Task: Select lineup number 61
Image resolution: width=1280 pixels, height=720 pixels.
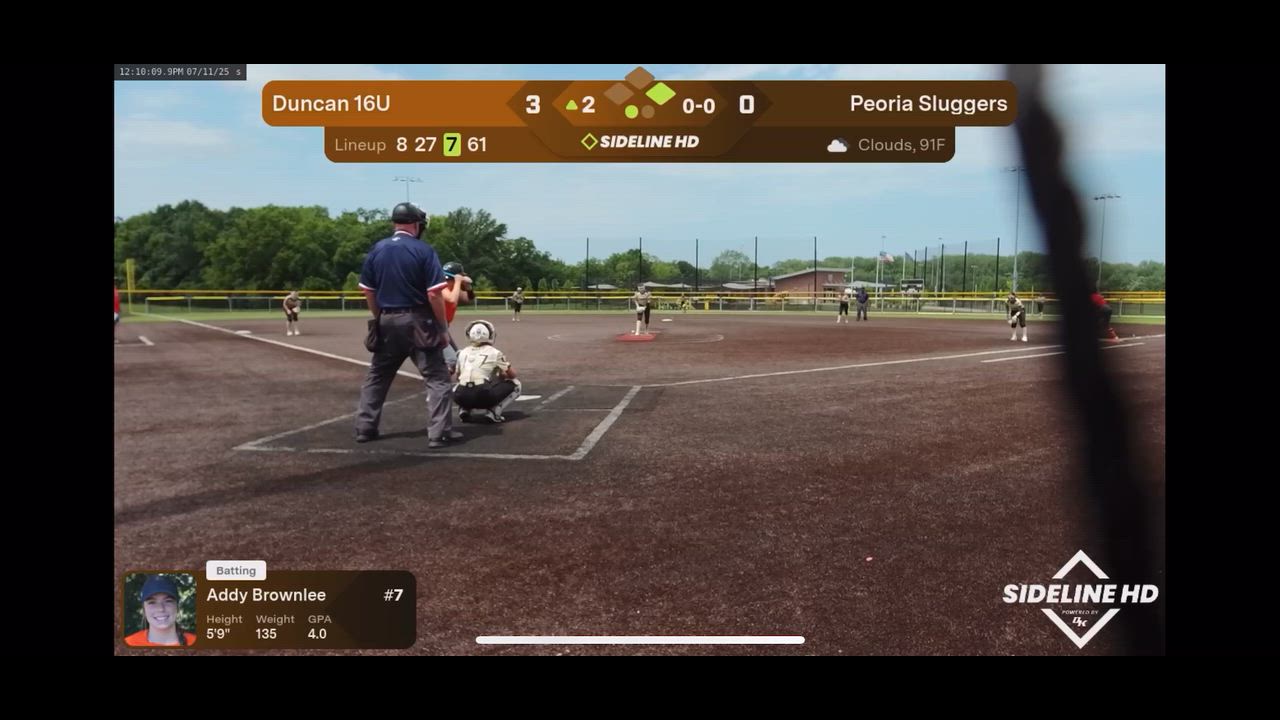Action: click(x=477, y=145)
